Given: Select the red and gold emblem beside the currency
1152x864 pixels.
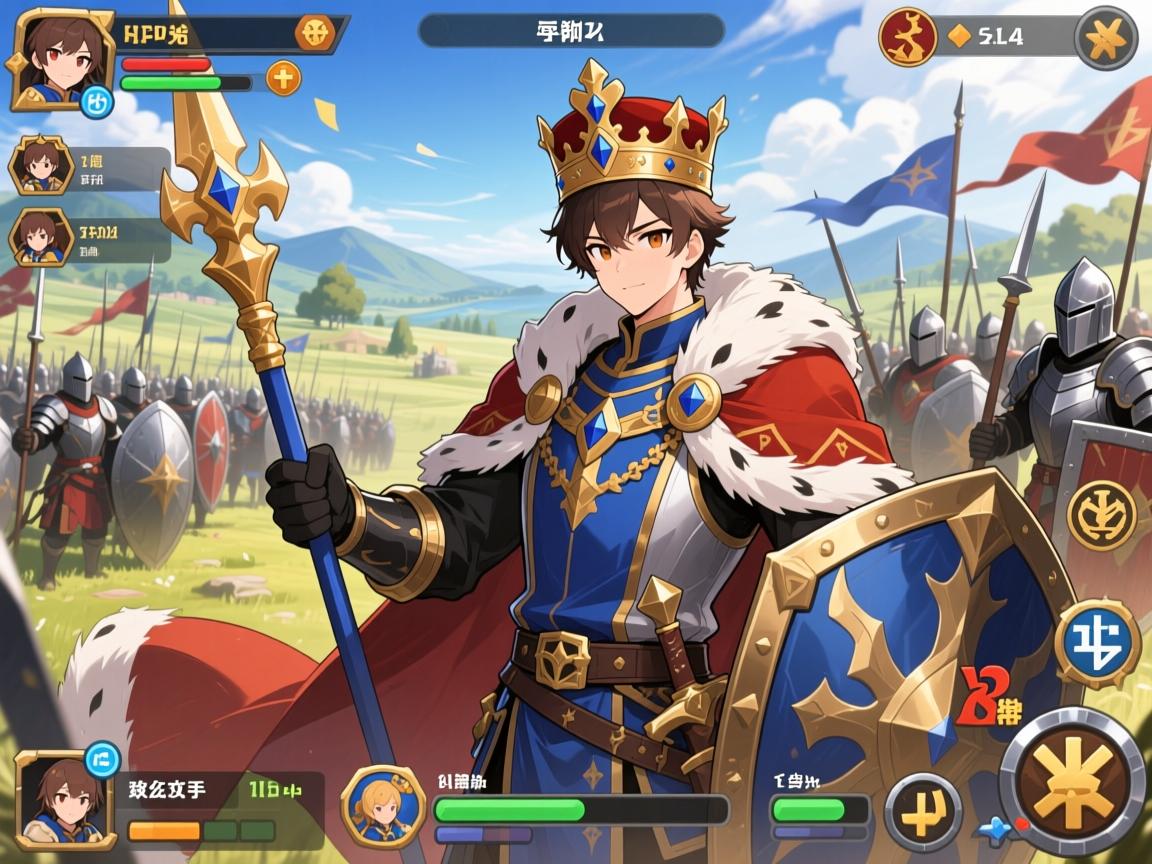Looking at the screenshot, I should 907,37.
